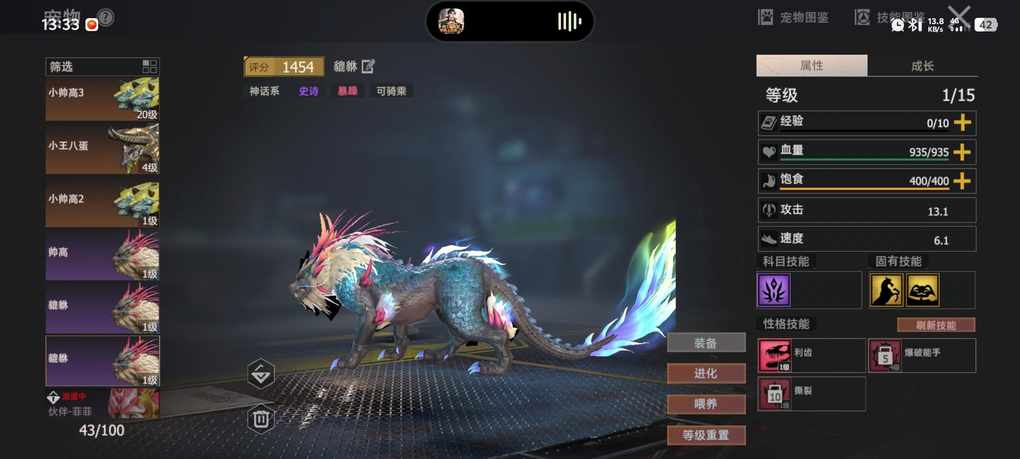The width and height of the screenshot is (1020, 459).
Task: Show the 属性 attributes tab
Action: tap(811, 66)
